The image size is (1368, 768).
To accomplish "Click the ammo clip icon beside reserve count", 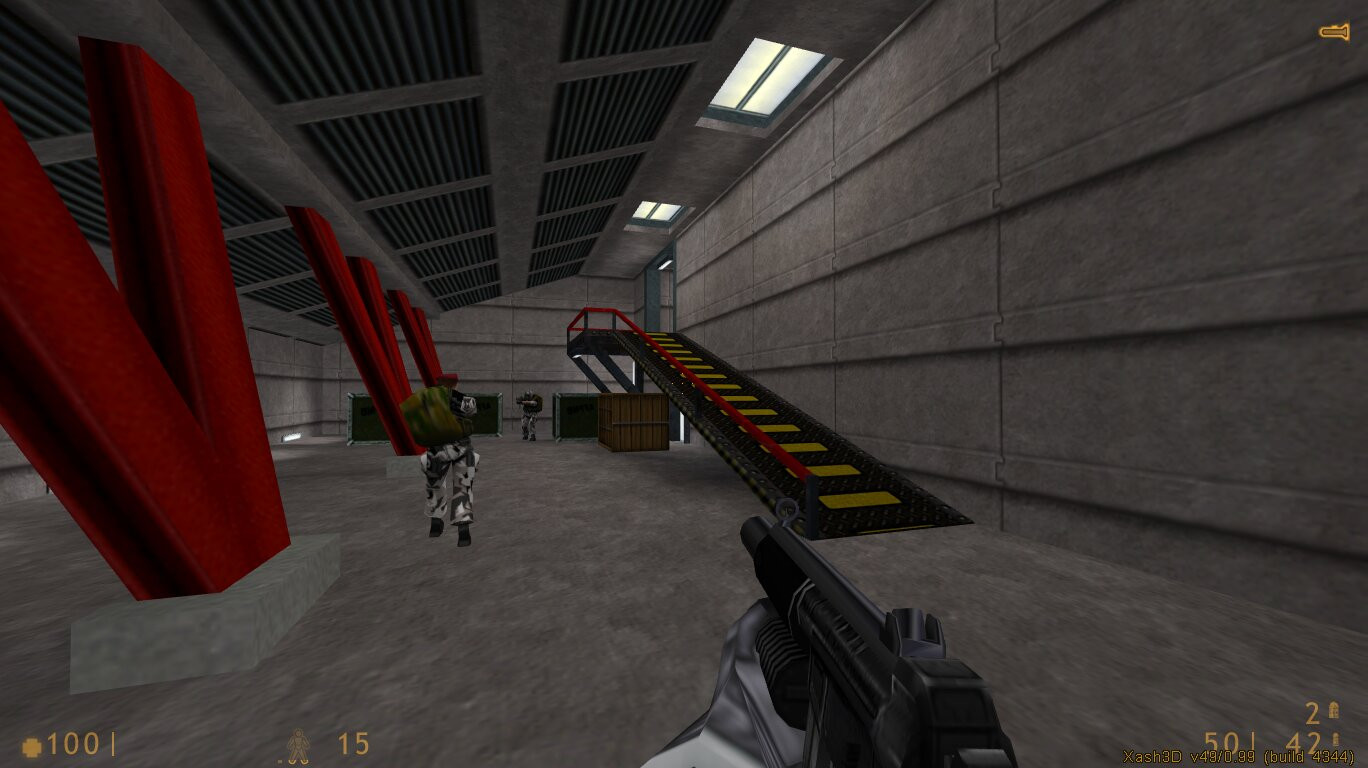I will [1335, 738].
